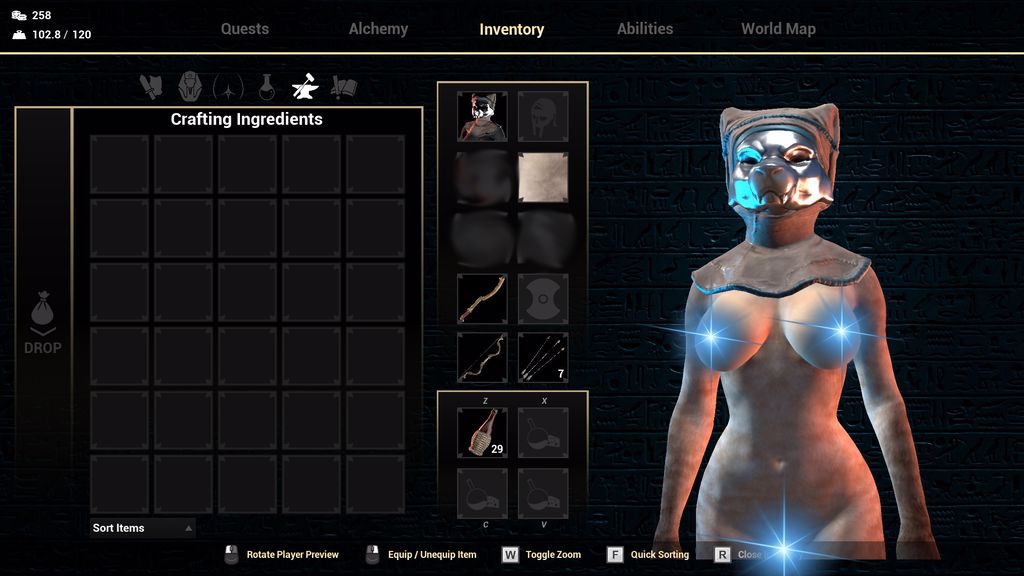Viewport: 1024px width, 576px height.
Task: Select the curved sword weapon slot
Action: [x=482, y=298]
